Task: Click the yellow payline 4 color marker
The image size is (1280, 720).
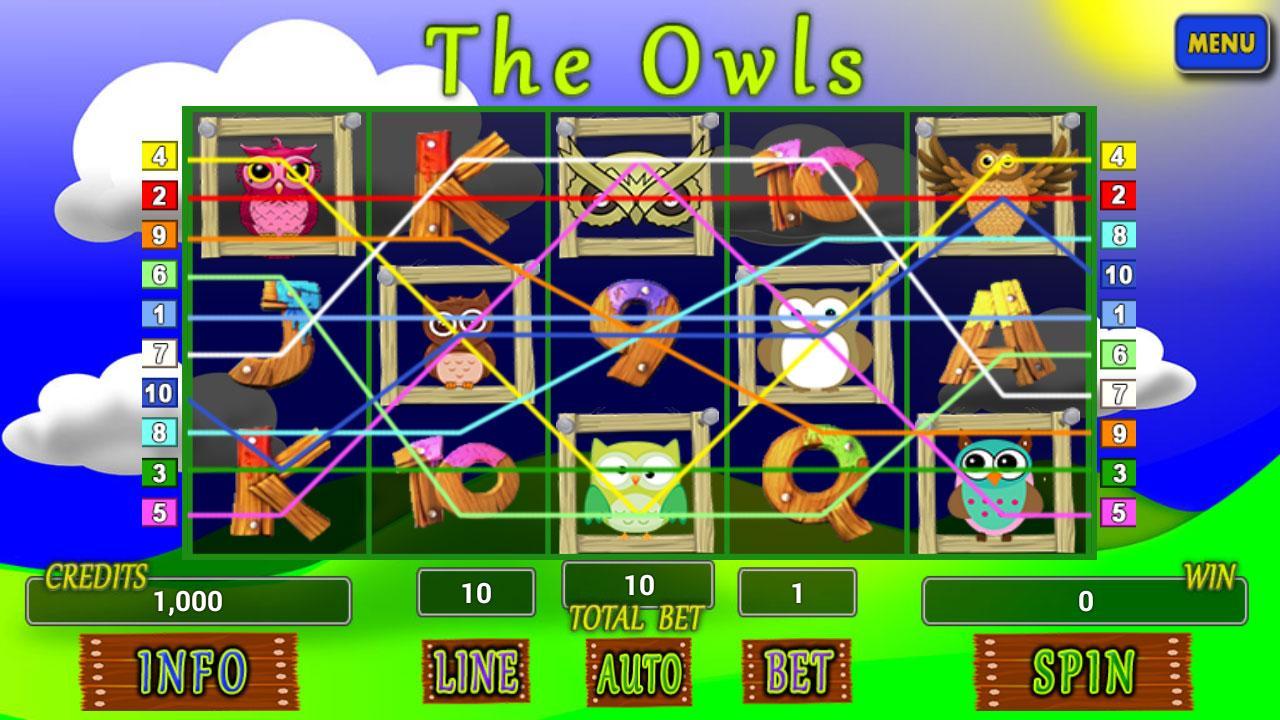Action: pyautogui.click(x=160, y=156)
